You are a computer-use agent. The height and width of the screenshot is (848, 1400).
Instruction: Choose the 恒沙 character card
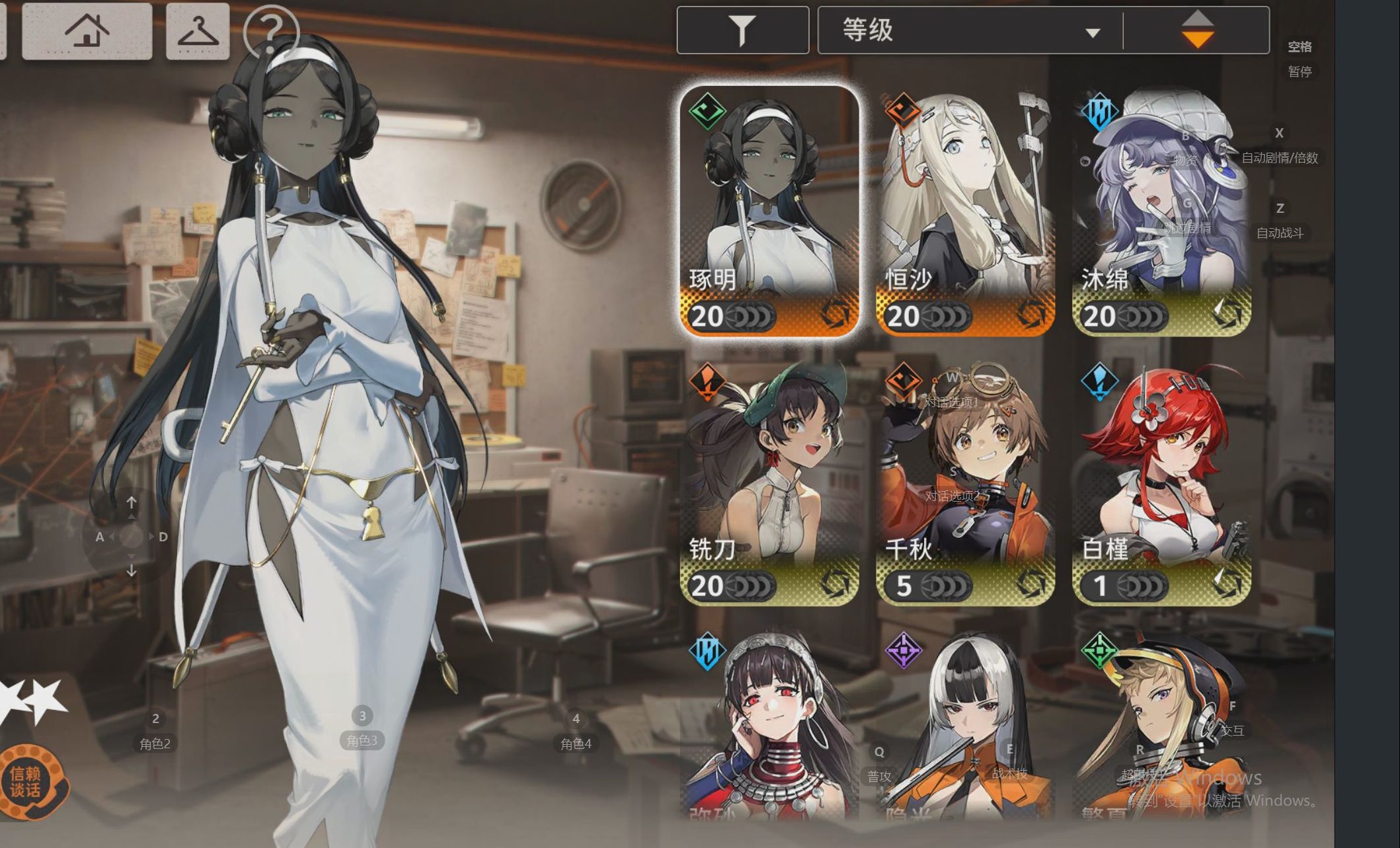[965, 212]
